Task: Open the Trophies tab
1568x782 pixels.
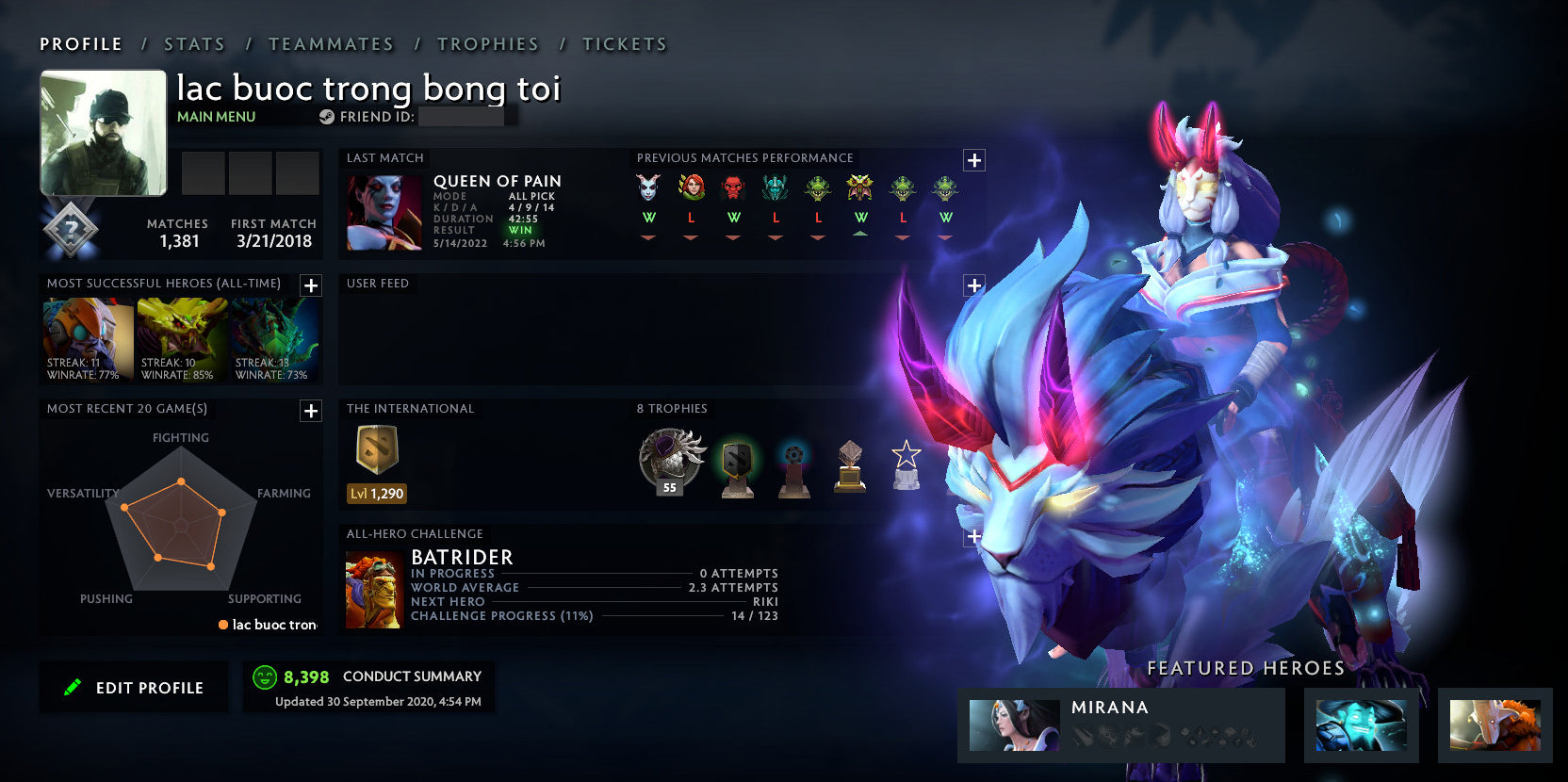Action: 487,43
